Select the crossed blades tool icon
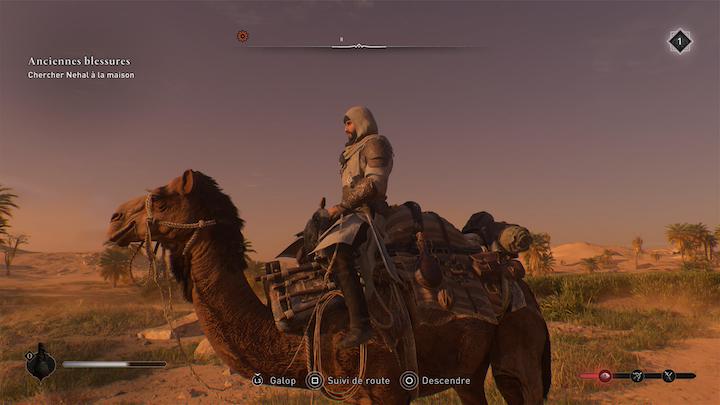Image resolution: width=720 pixels, height=405 pixels. point(668,376)
